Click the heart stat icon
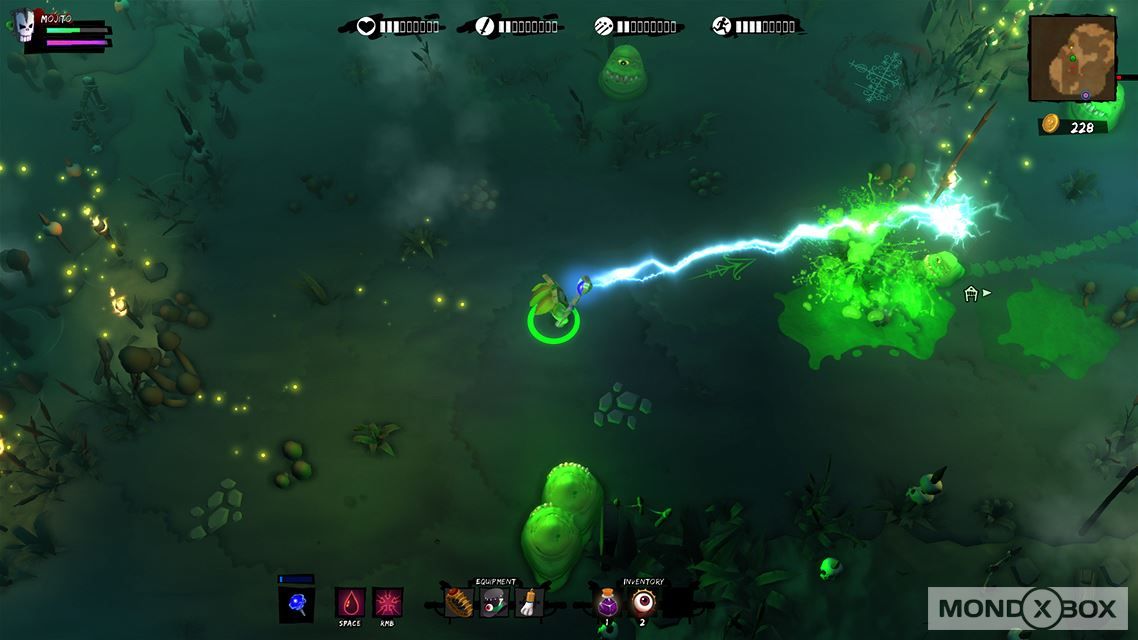The width and height of the screenshot is (1138, 640). (x=366, y=26)
